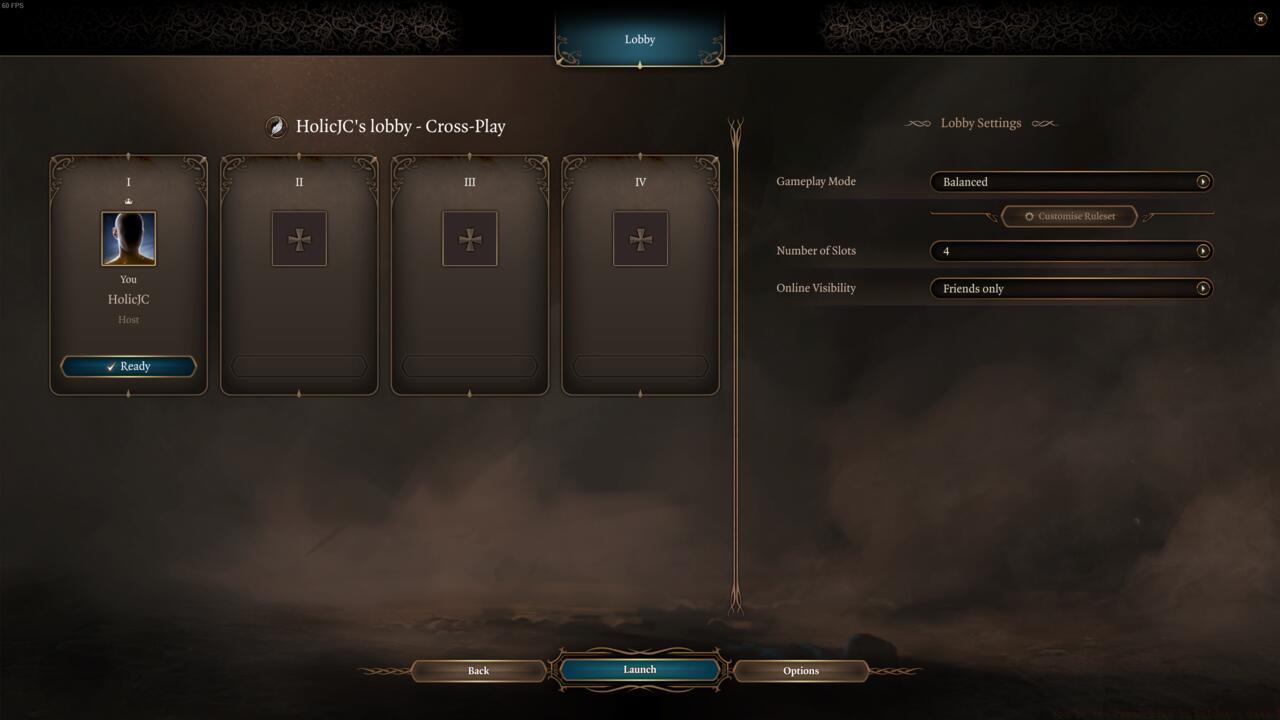The image size is (1280, 720).
Task: Open the Customise Ruleset panel
Action: coord(1069,216)
